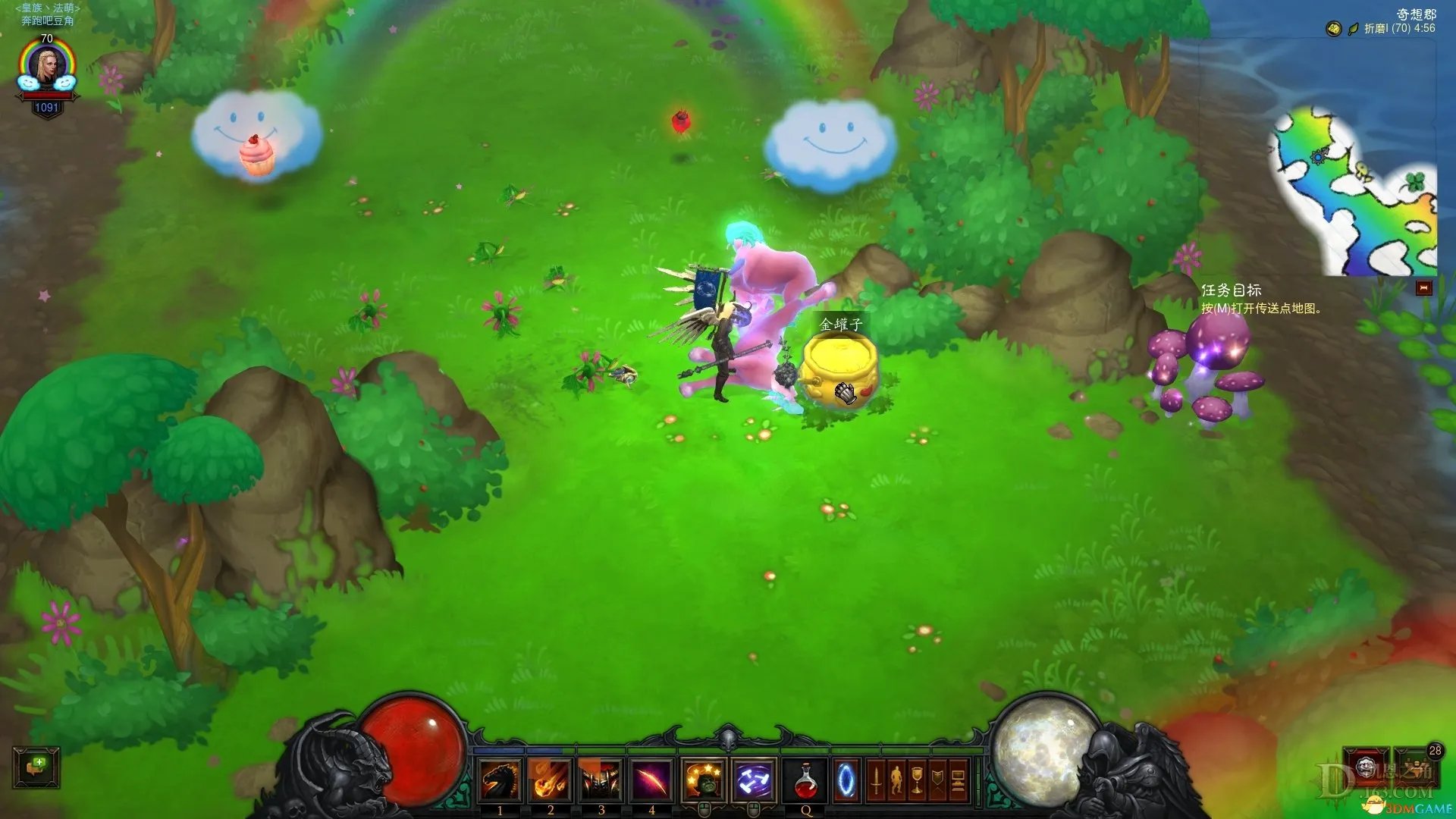Viewport: 1456px width, 819px height.
Task: Open the banner shield menu button
Action: point(937,780)
